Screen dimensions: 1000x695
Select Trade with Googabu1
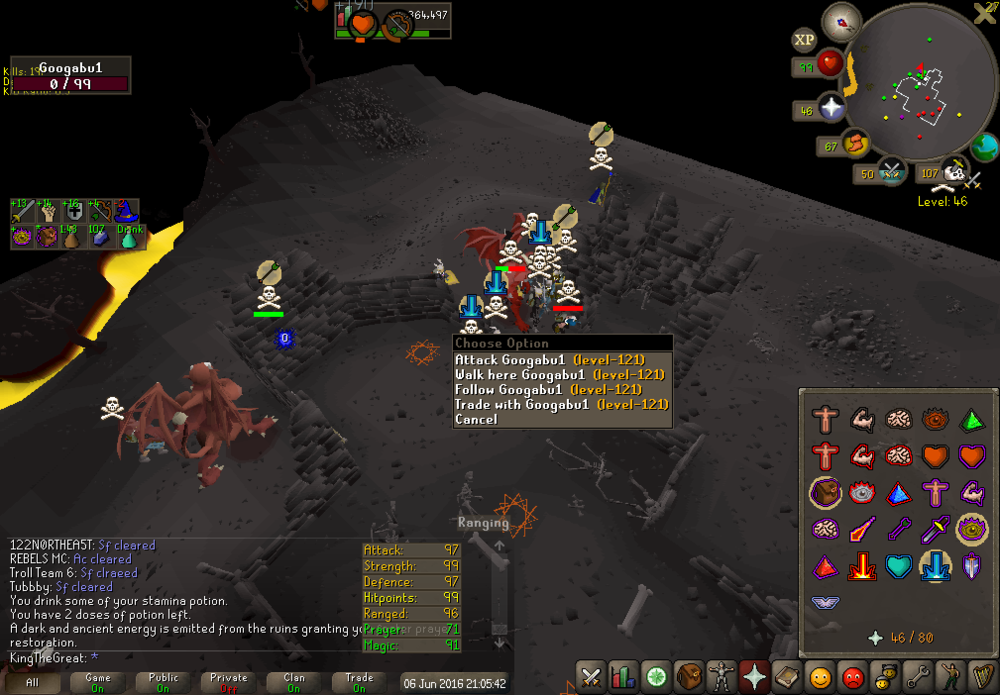click(x=561, y=405)
